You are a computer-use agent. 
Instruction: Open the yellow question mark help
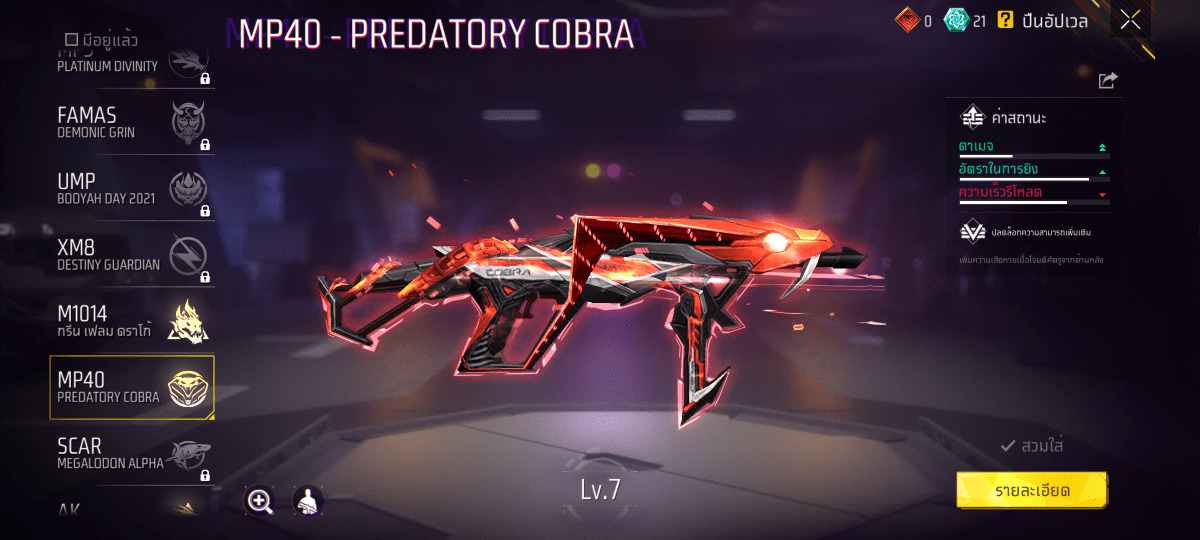click(x=1005, y=19)
